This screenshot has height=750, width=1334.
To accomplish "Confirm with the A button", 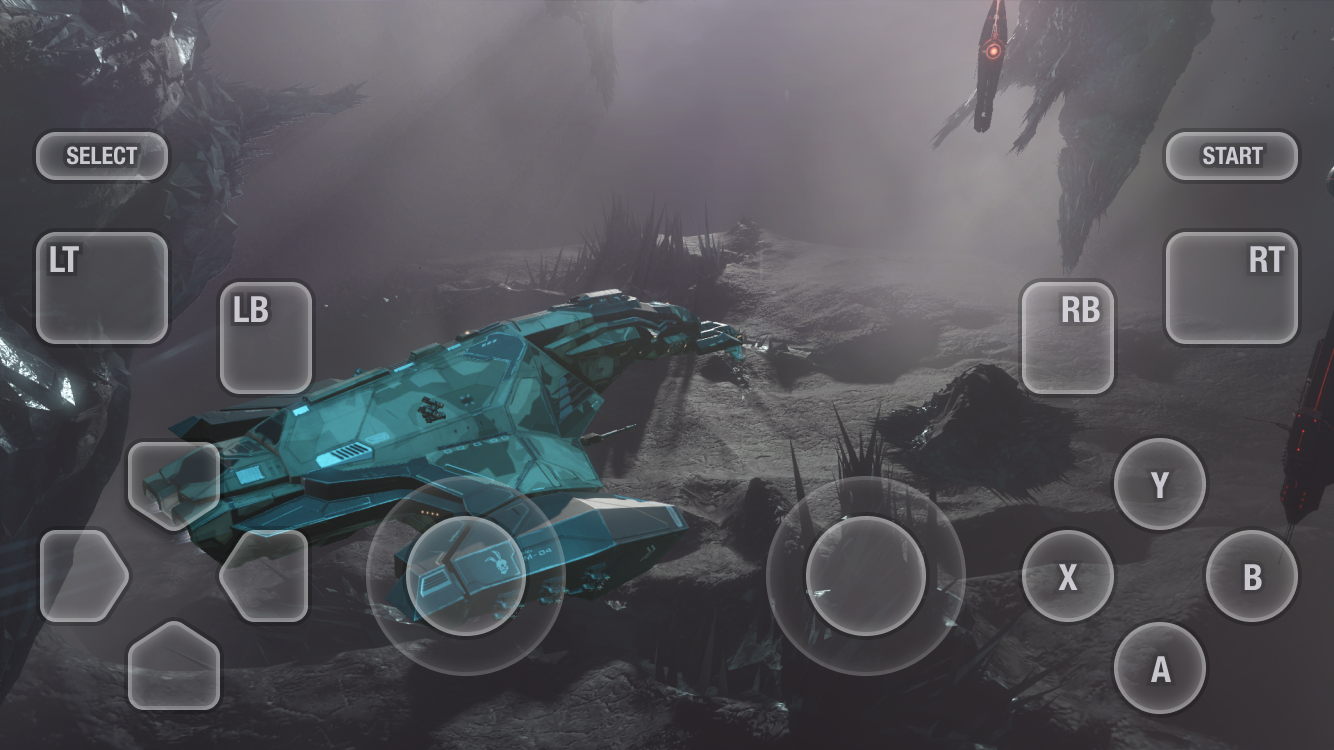I will coord(1159,670).
